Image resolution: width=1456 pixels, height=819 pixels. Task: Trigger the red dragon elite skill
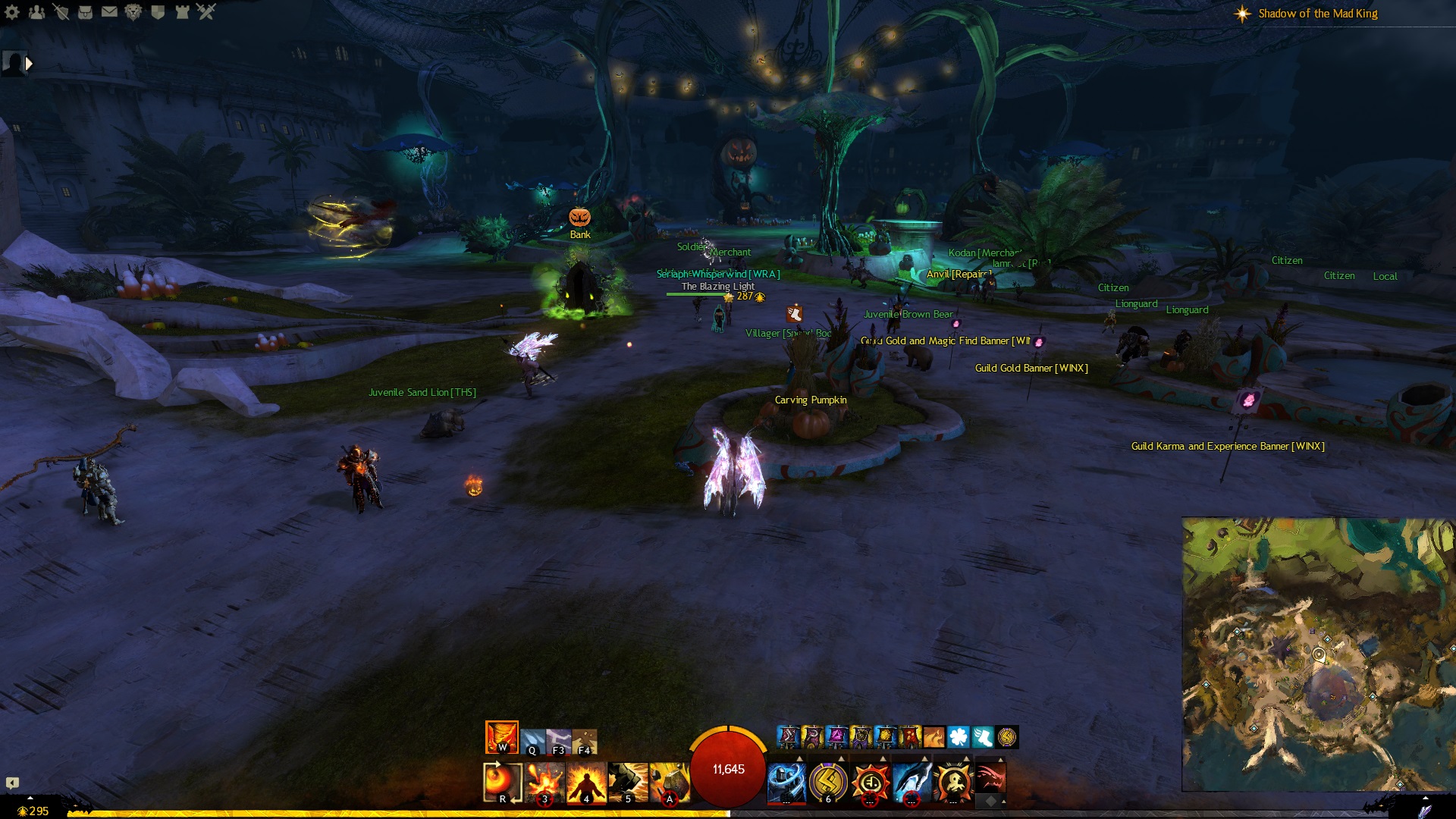[x=990, y=777]
